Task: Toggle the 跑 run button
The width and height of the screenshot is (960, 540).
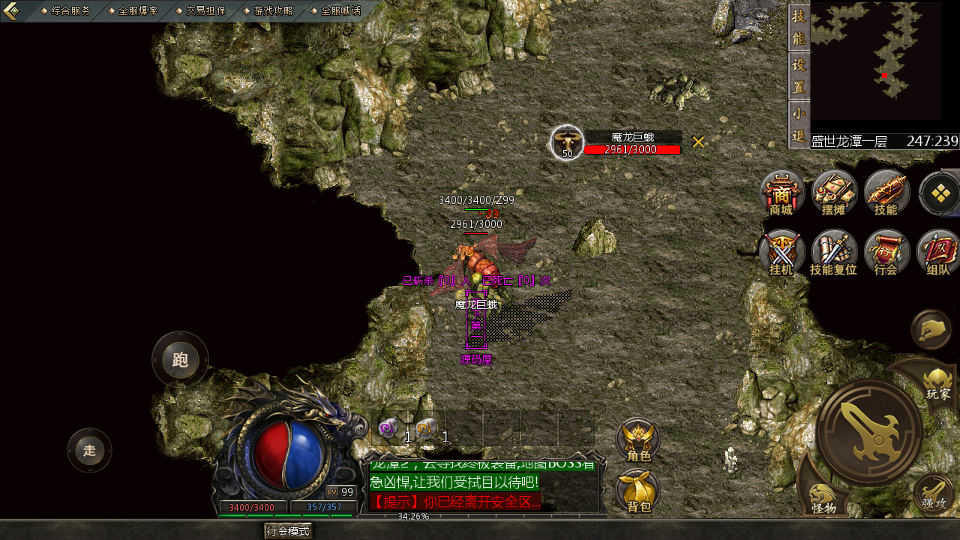Action: click(180, 360)
